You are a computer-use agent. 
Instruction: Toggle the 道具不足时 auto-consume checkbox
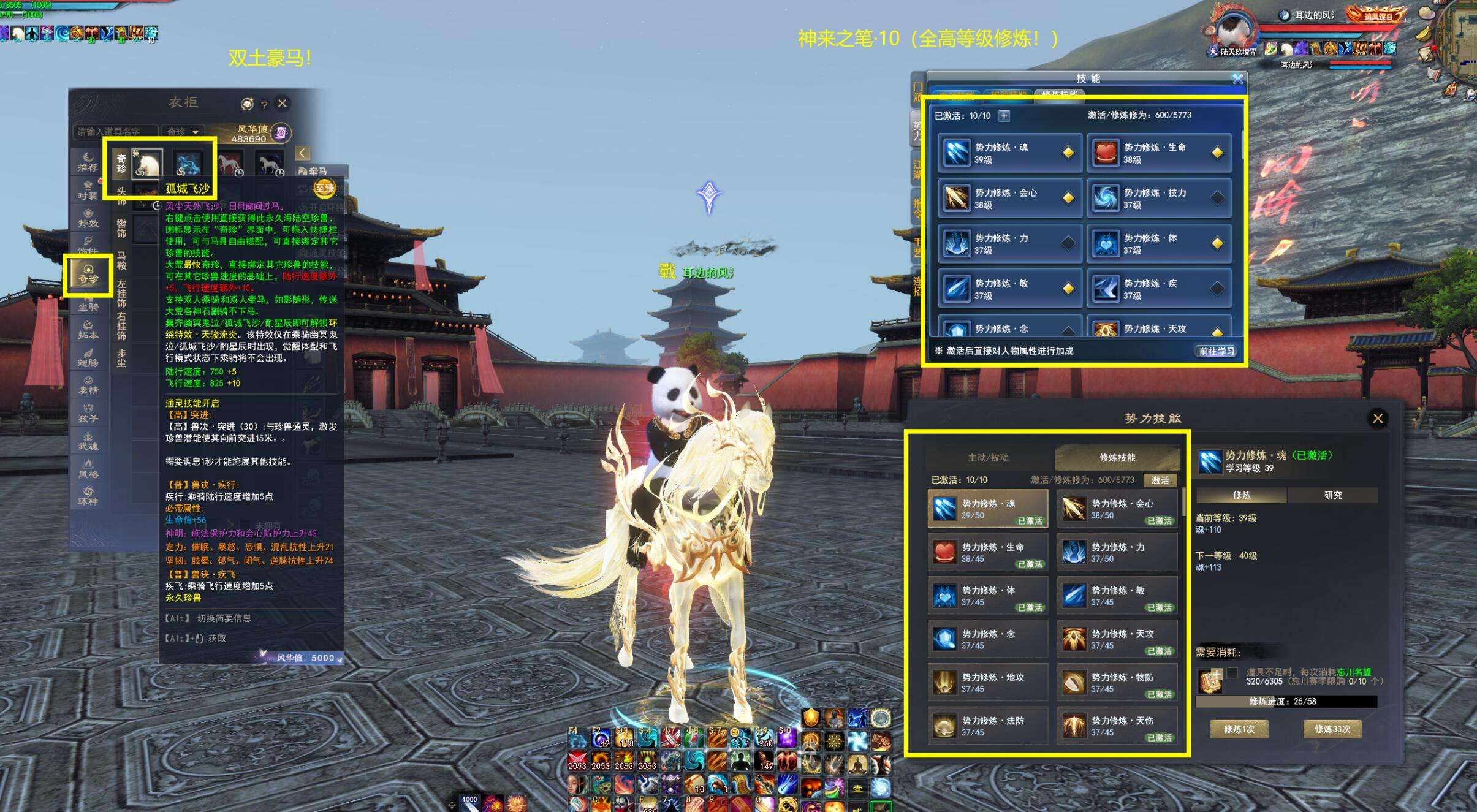[x=1232, y=672]
